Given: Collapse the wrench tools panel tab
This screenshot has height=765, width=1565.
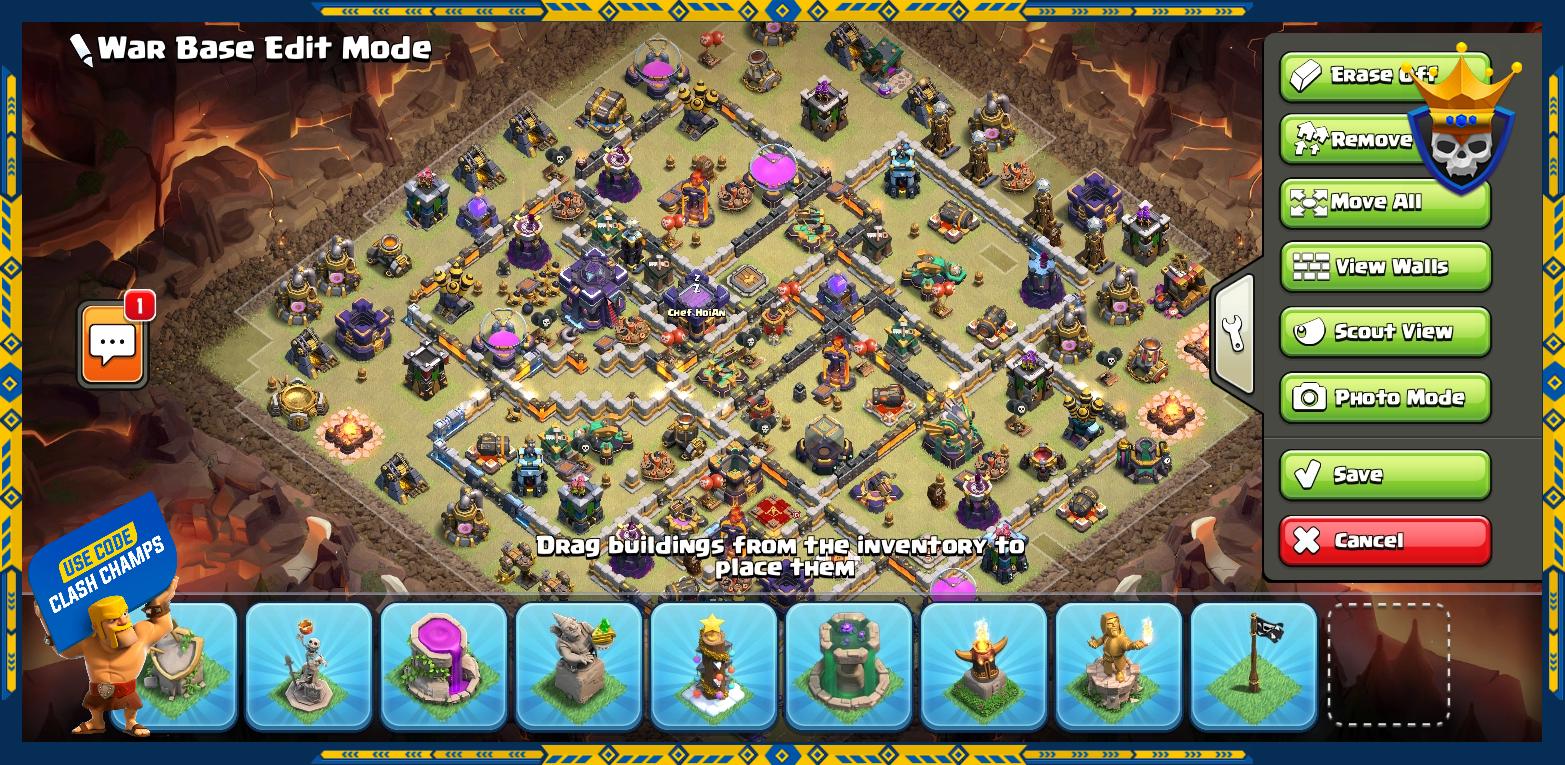Looking at the screenshot, I should click(x=1234, y=333).
